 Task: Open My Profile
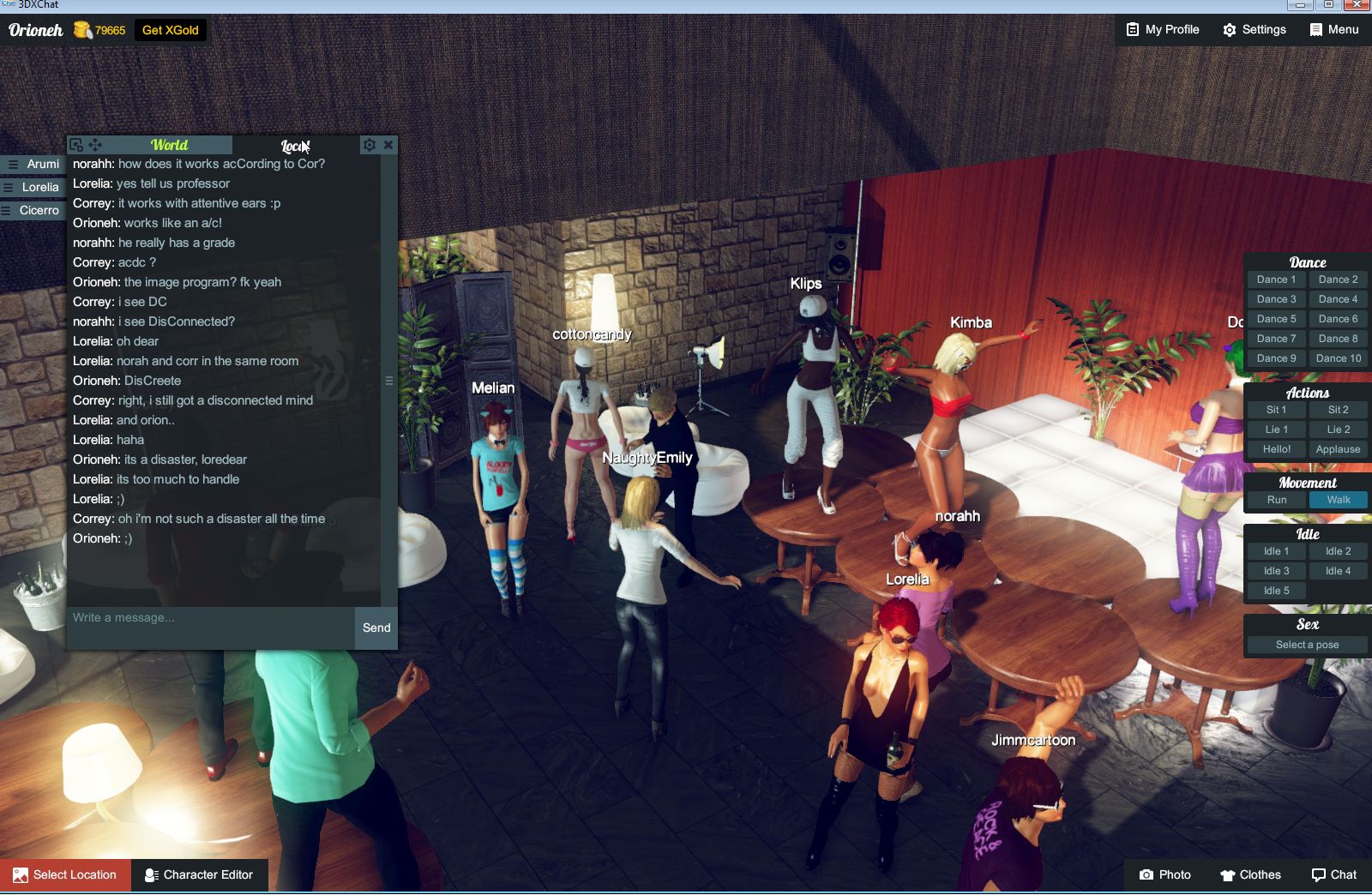pyautogui.click(x=1161, y=29)
